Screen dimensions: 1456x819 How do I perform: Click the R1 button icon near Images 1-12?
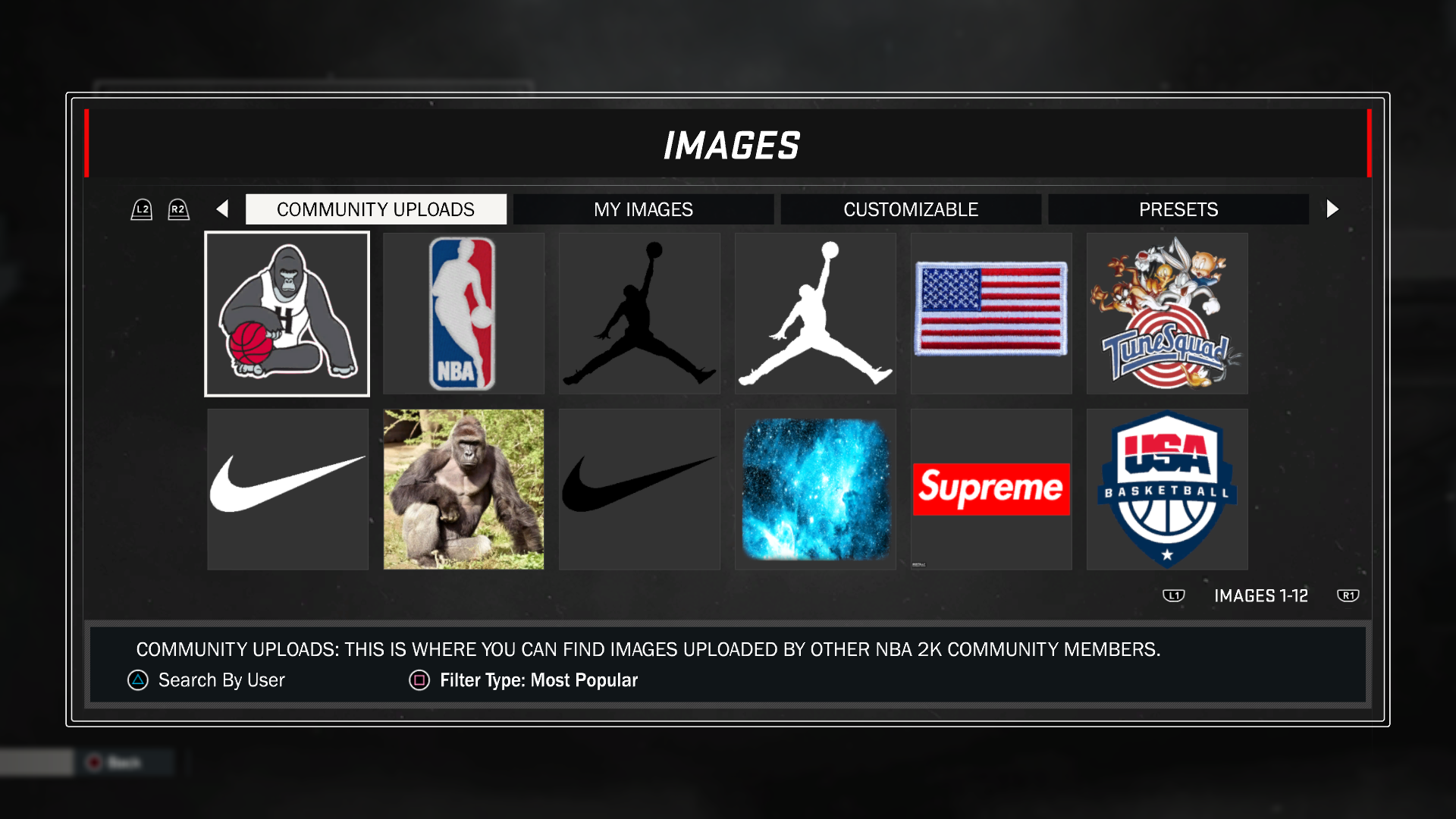pos(1348,596)
